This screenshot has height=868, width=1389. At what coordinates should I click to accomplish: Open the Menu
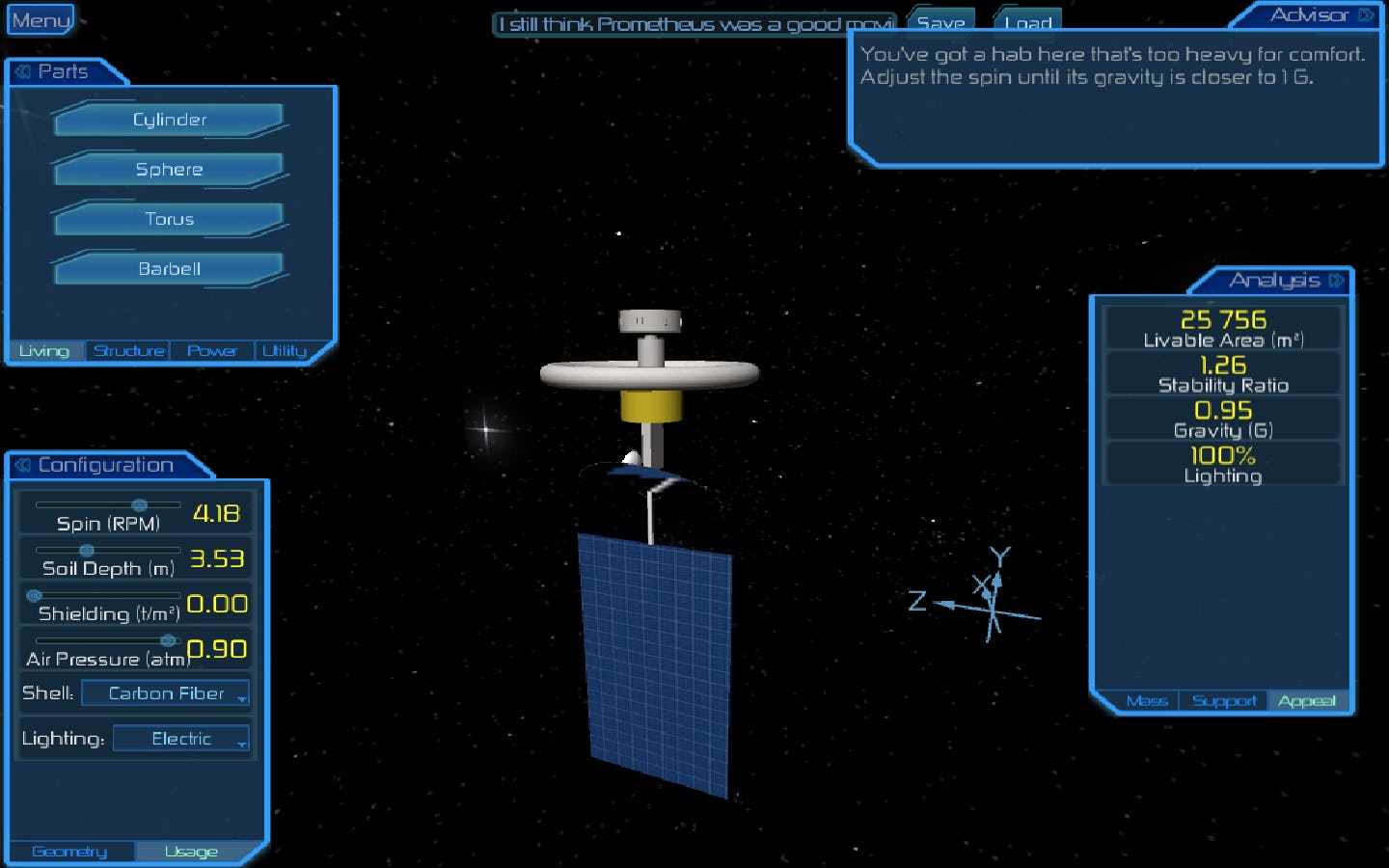(39, 18)
